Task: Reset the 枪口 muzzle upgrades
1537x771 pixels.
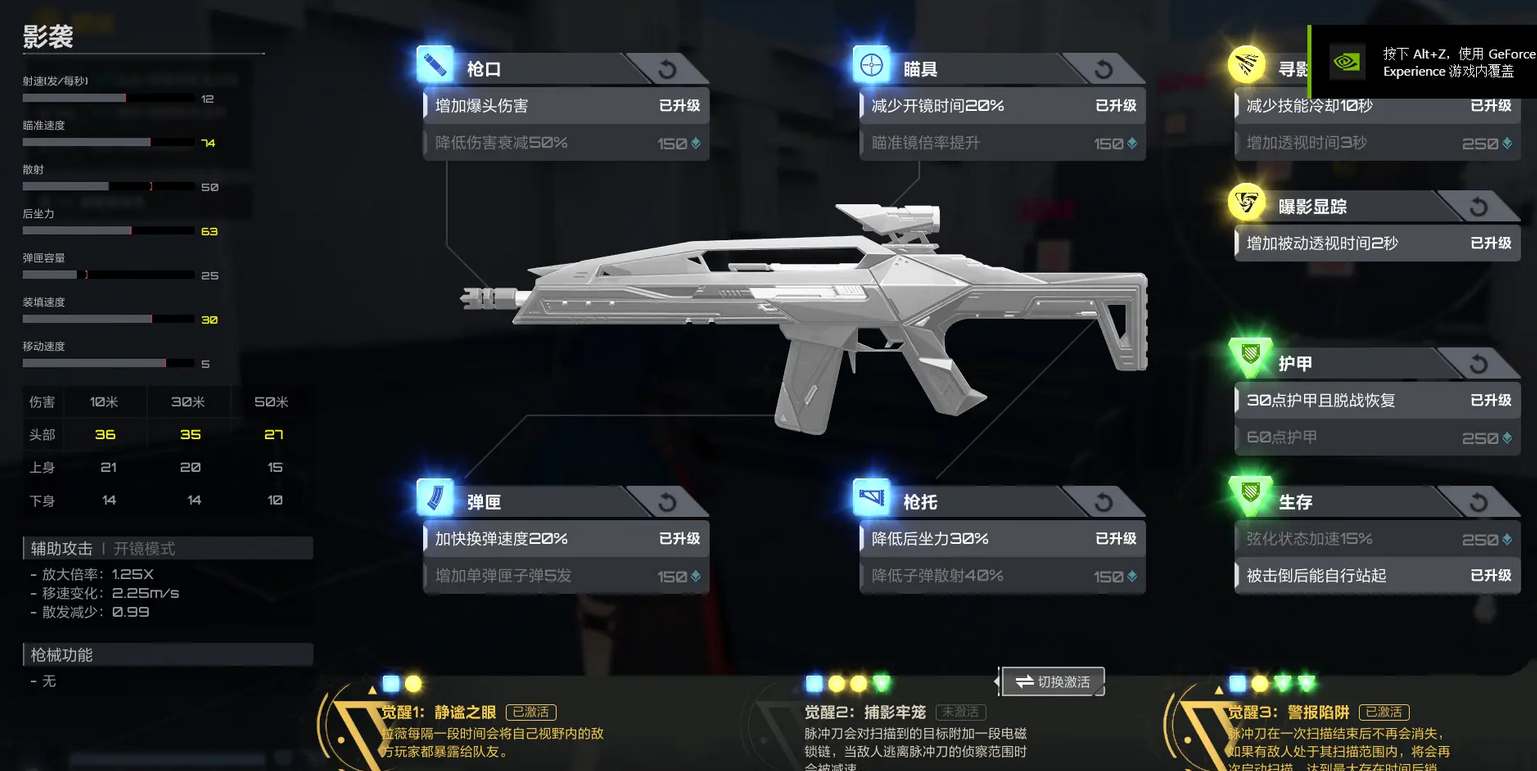Action: 668,69
